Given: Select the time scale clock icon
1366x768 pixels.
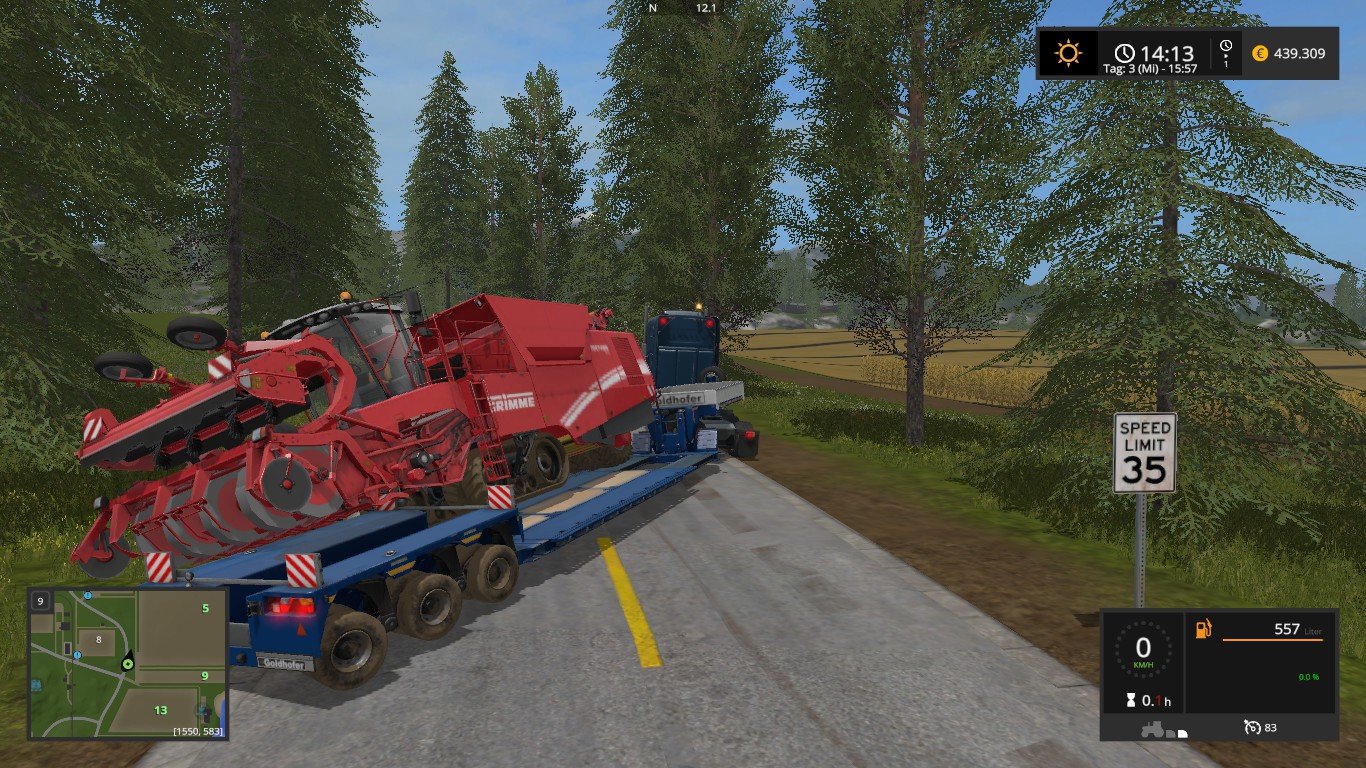Looking at the screenshot, I should point(1227,51).
